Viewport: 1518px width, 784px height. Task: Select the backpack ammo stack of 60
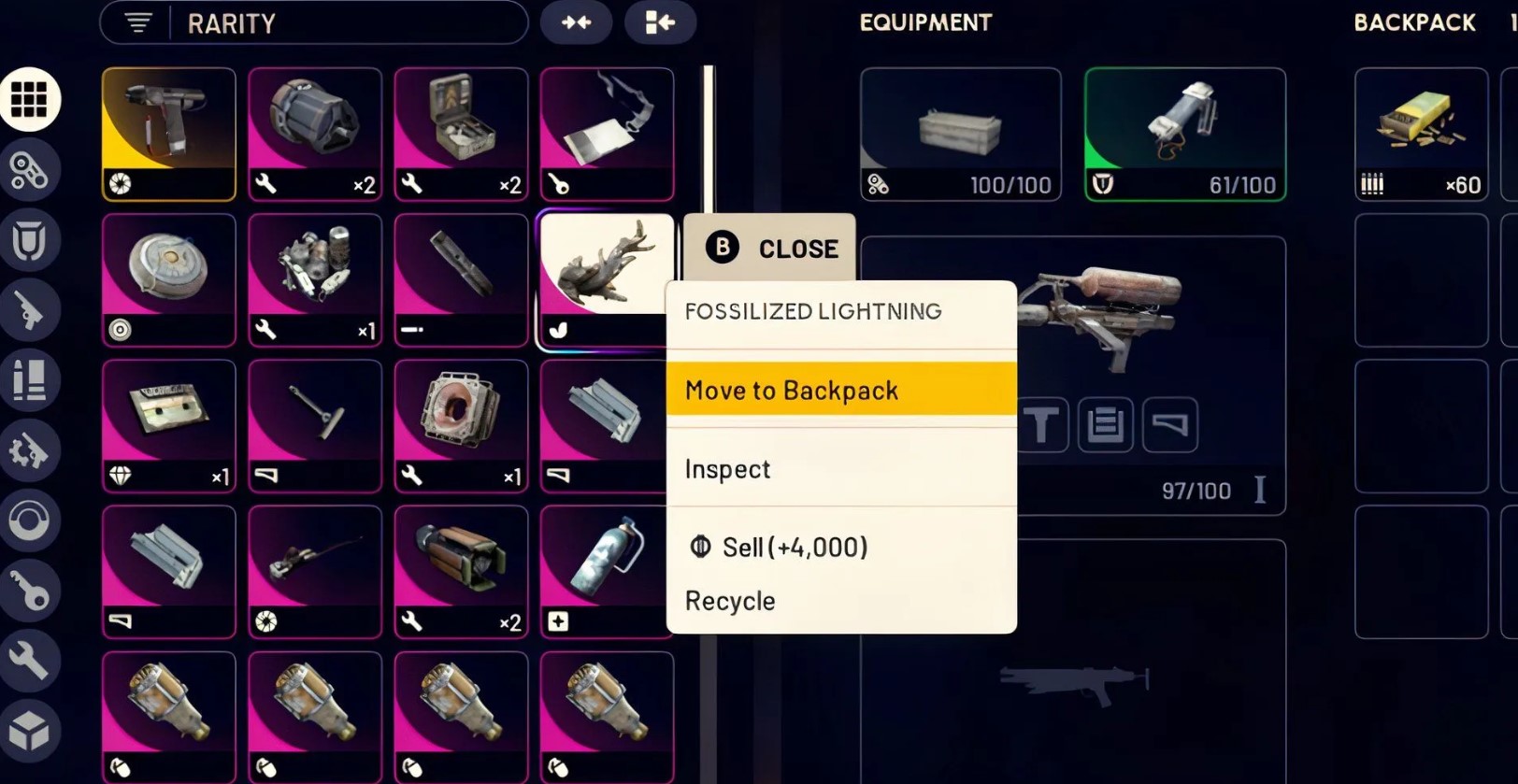coord(1421,134)
